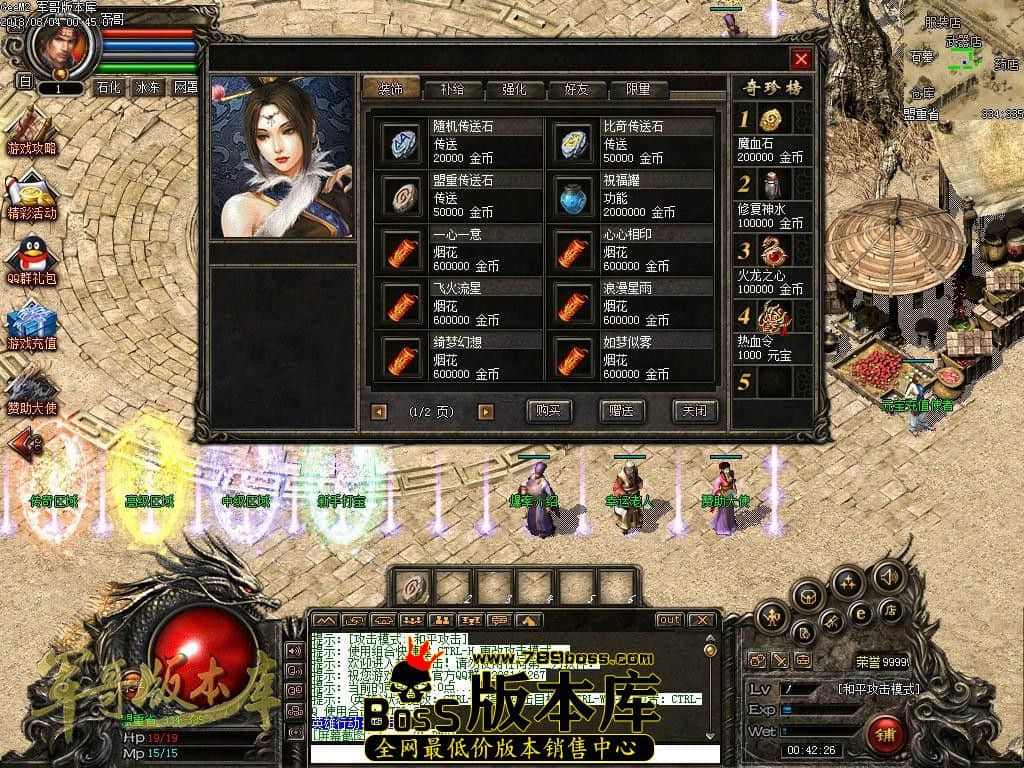Select the 好友 tab
The height and width of the screenshot is (768, 1024).
(576, 89)
